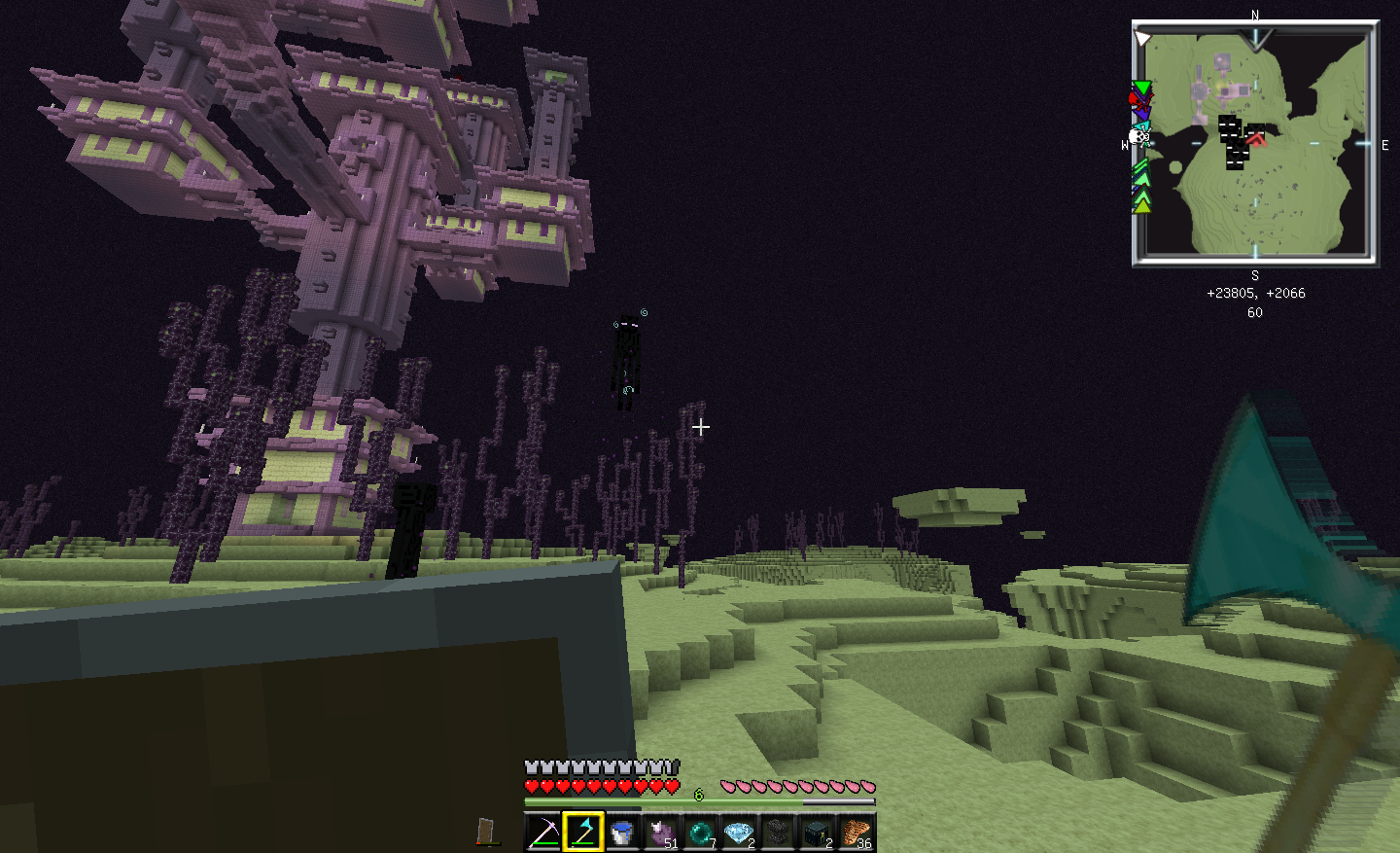Select the diamonds in the hotbar
The image size is (1400, 853).
(x=739, y=833)
